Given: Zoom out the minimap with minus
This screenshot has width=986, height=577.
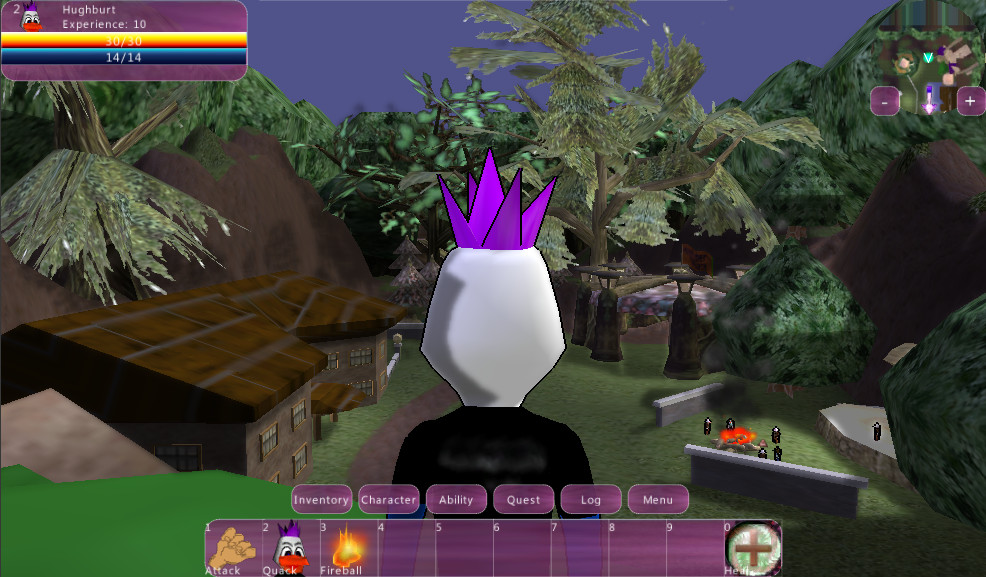Looking at the screenshot, I should pyautogui.click(x=885, y=101).
